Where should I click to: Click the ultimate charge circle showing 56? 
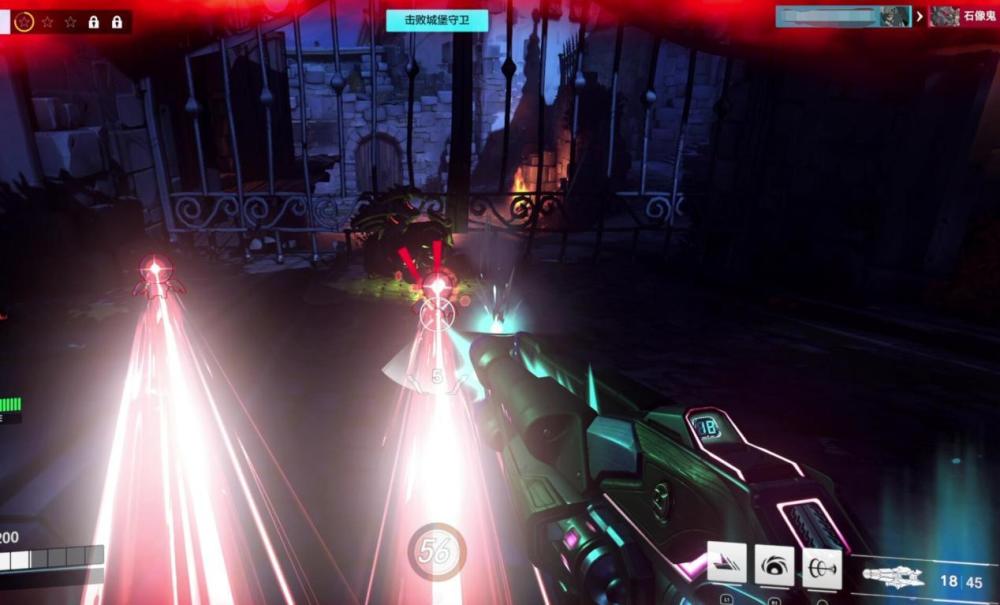tap(436, 551)
